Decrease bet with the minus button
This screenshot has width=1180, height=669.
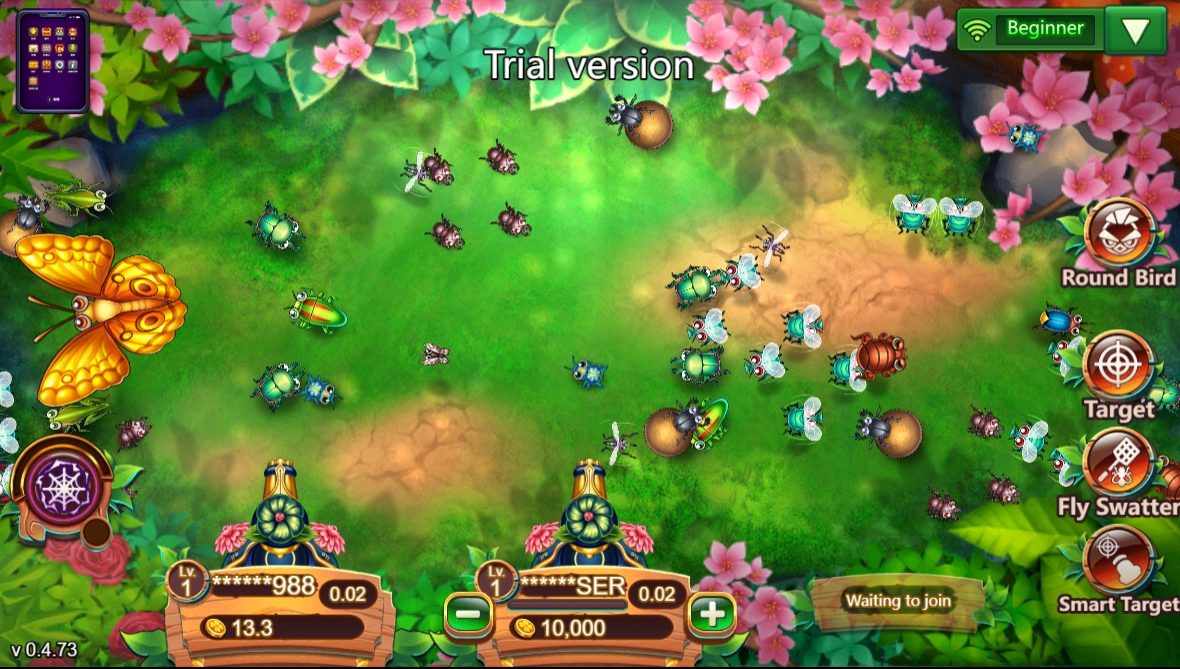(468, 612)
